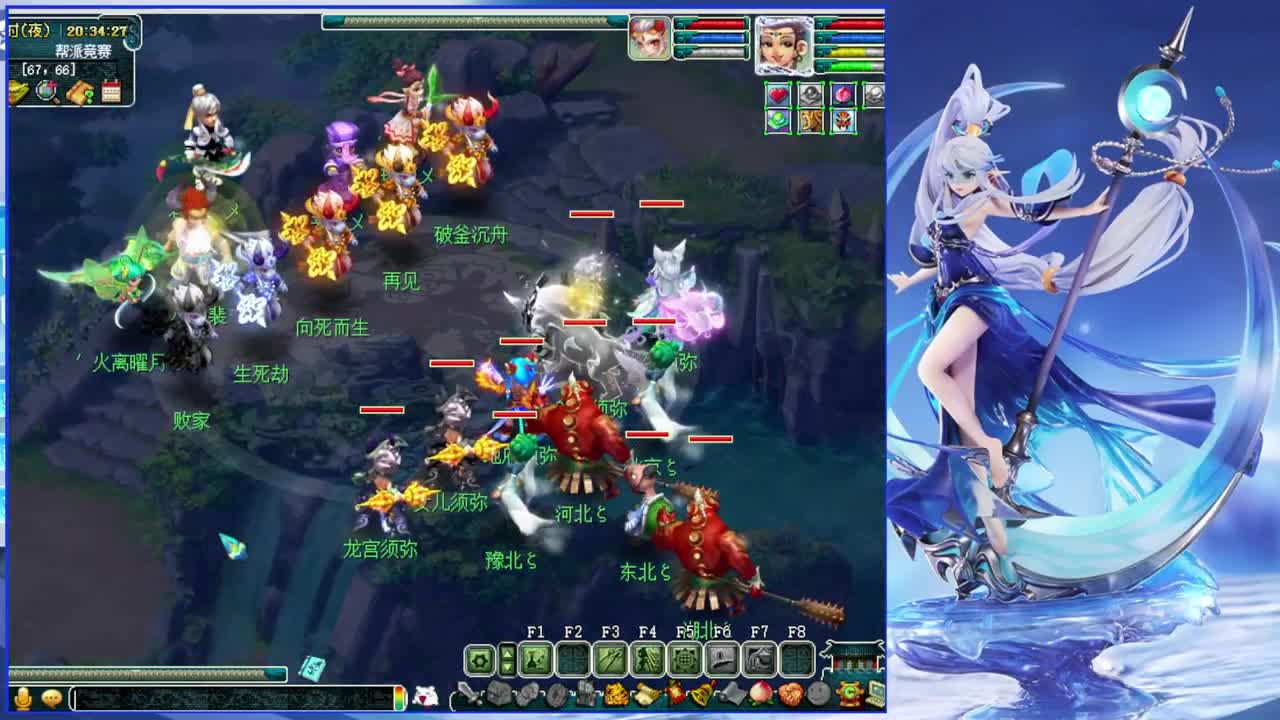This screenshot has width=1280, height=720.
Task: Click the peach icon in the bottom toolbar
Action: [x=760, y=694]
